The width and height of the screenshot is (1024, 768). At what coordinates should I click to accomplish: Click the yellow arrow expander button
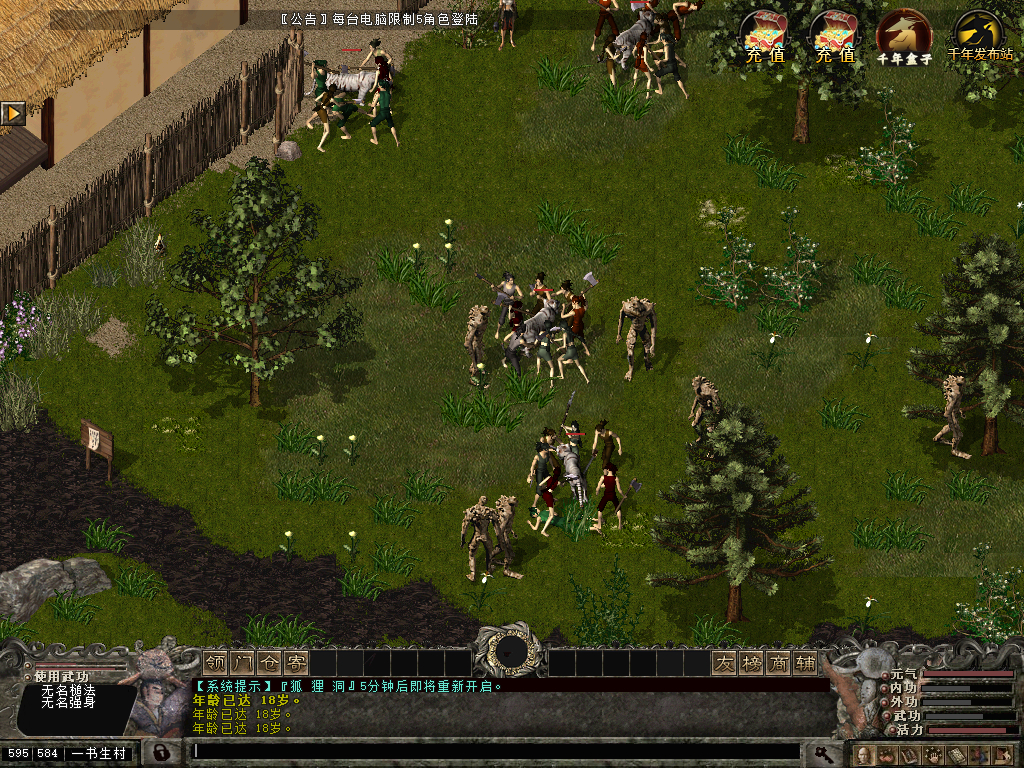tap(13, 113)
